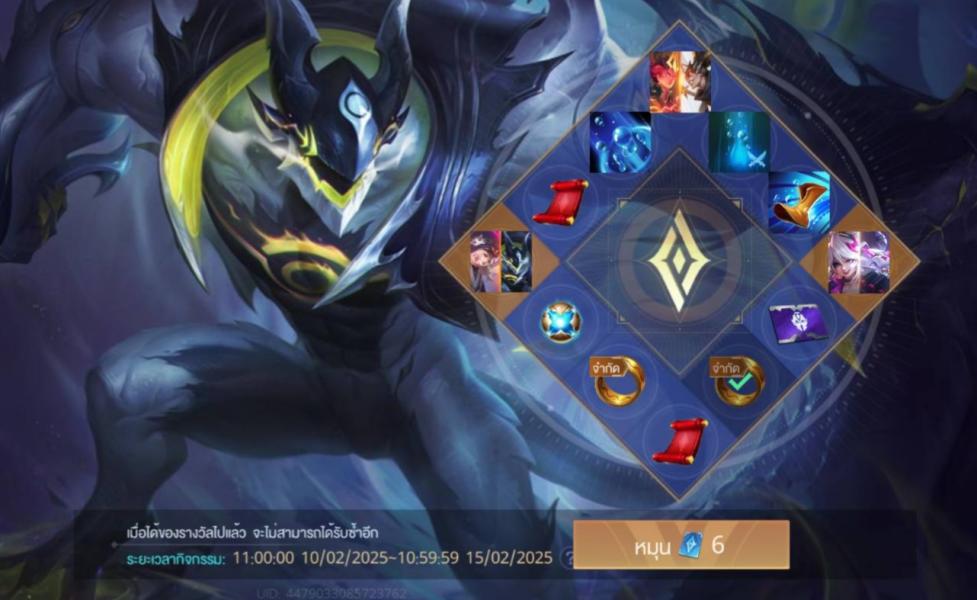Select the red fiery hero skin reward
The image size is (977, 600).
tap(679, 81)
